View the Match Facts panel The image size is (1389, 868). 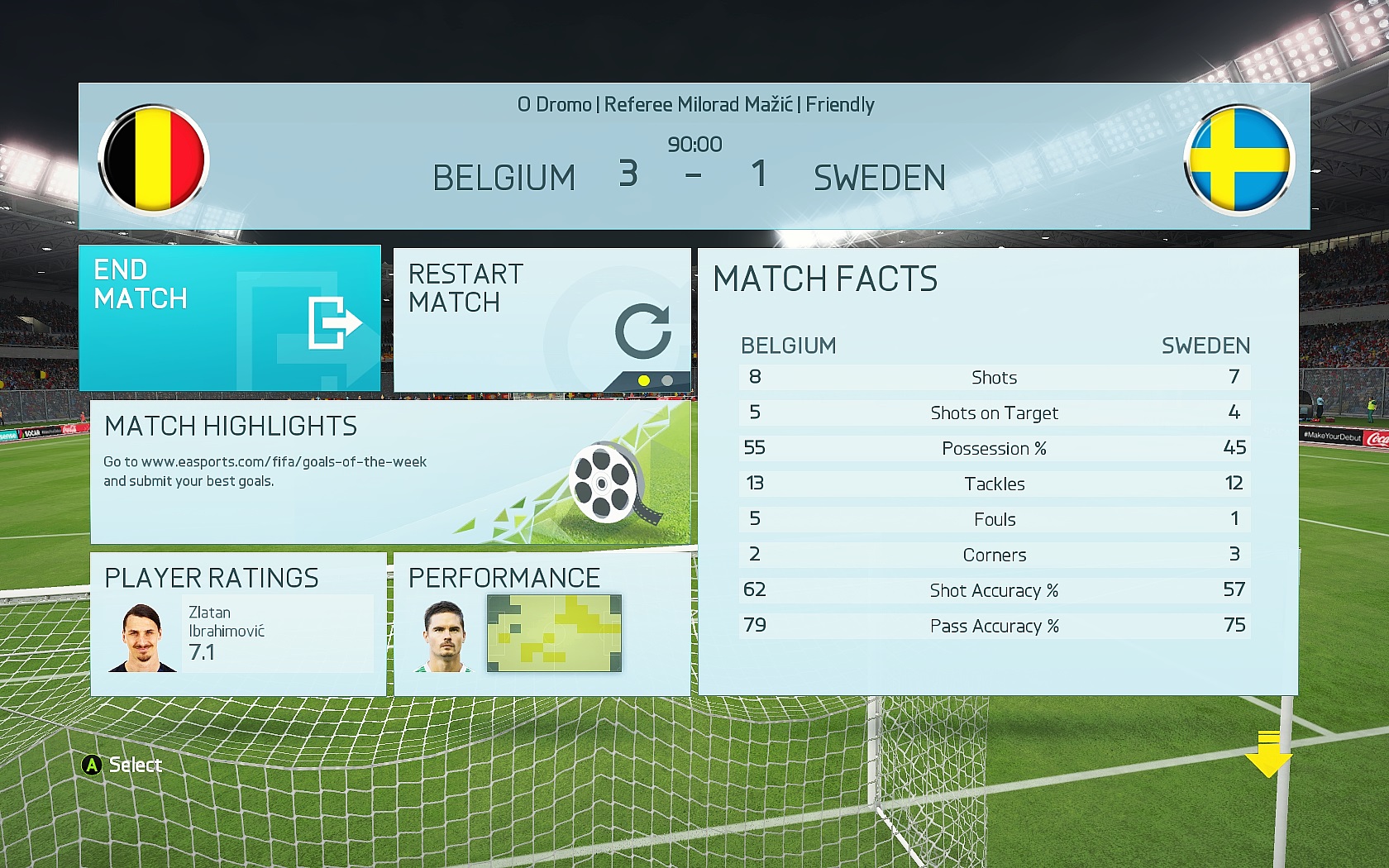click(x=997, y=471)
